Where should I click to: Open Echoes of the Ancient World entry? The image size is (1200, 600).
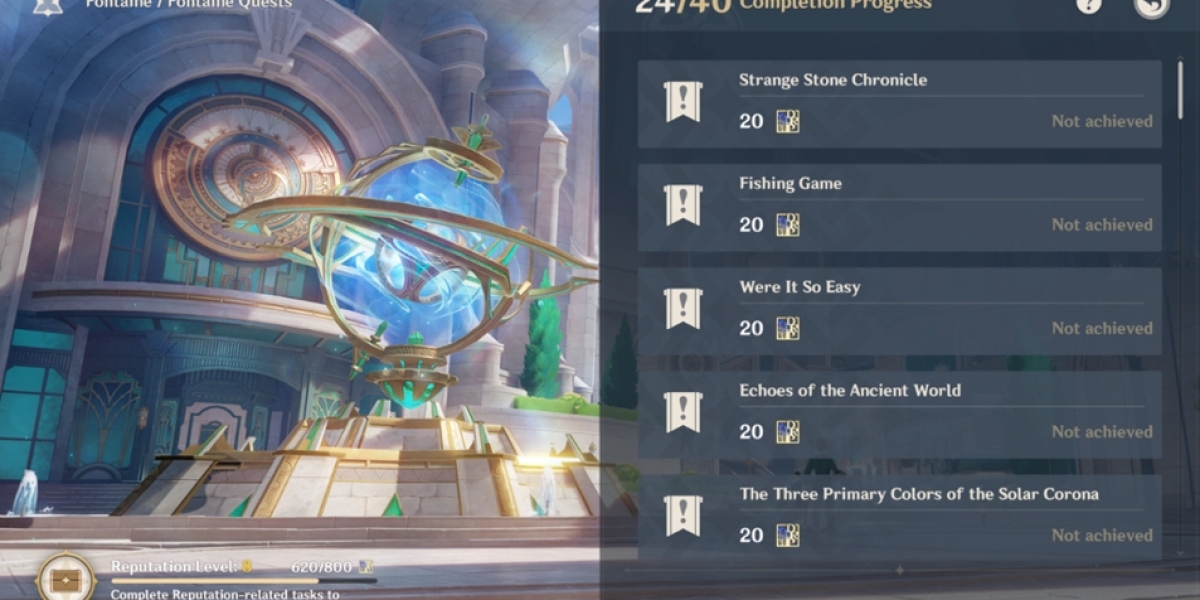pyautogui.click(x=899, y=415)
